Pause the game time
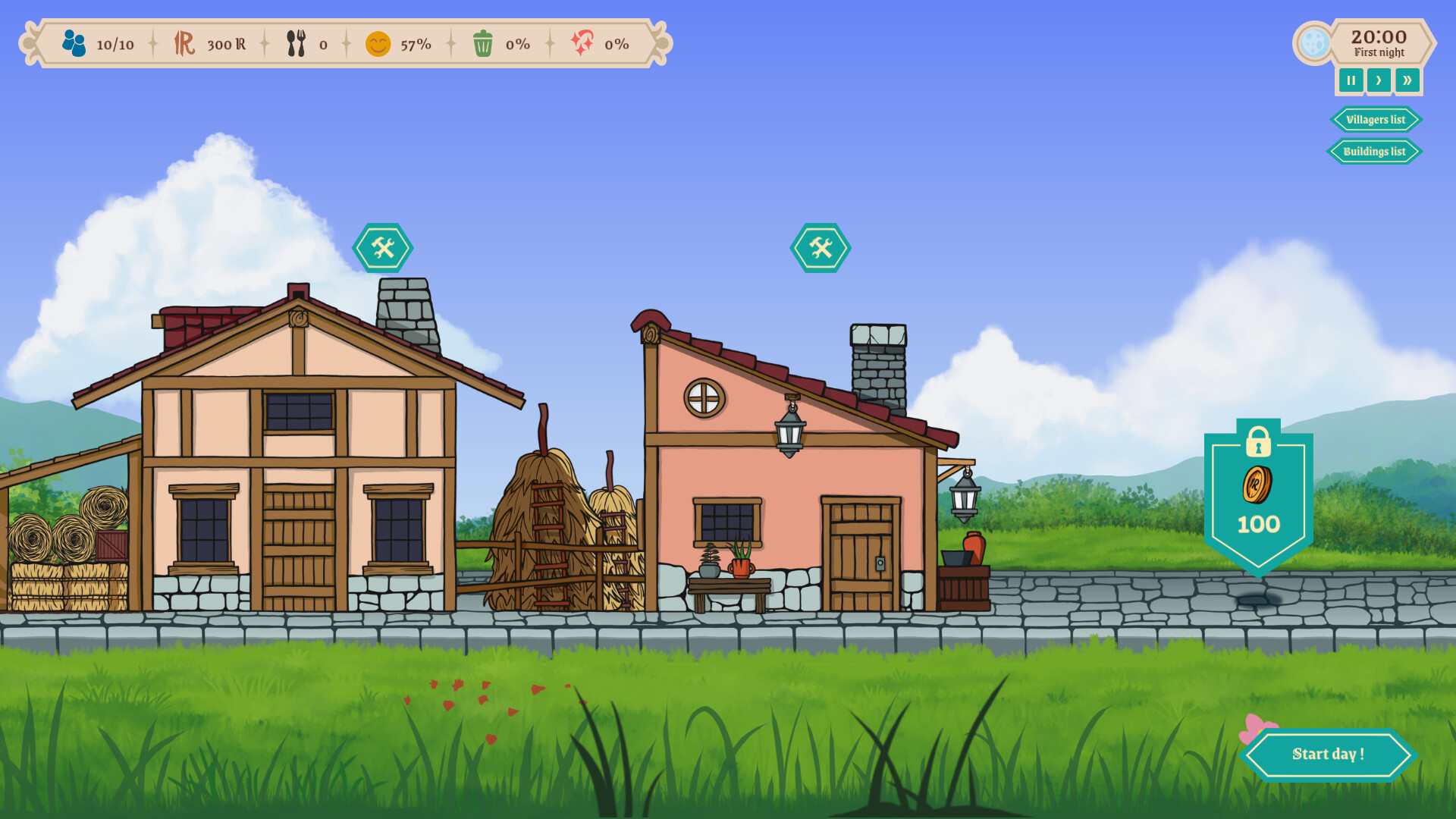 (1351, 80)
